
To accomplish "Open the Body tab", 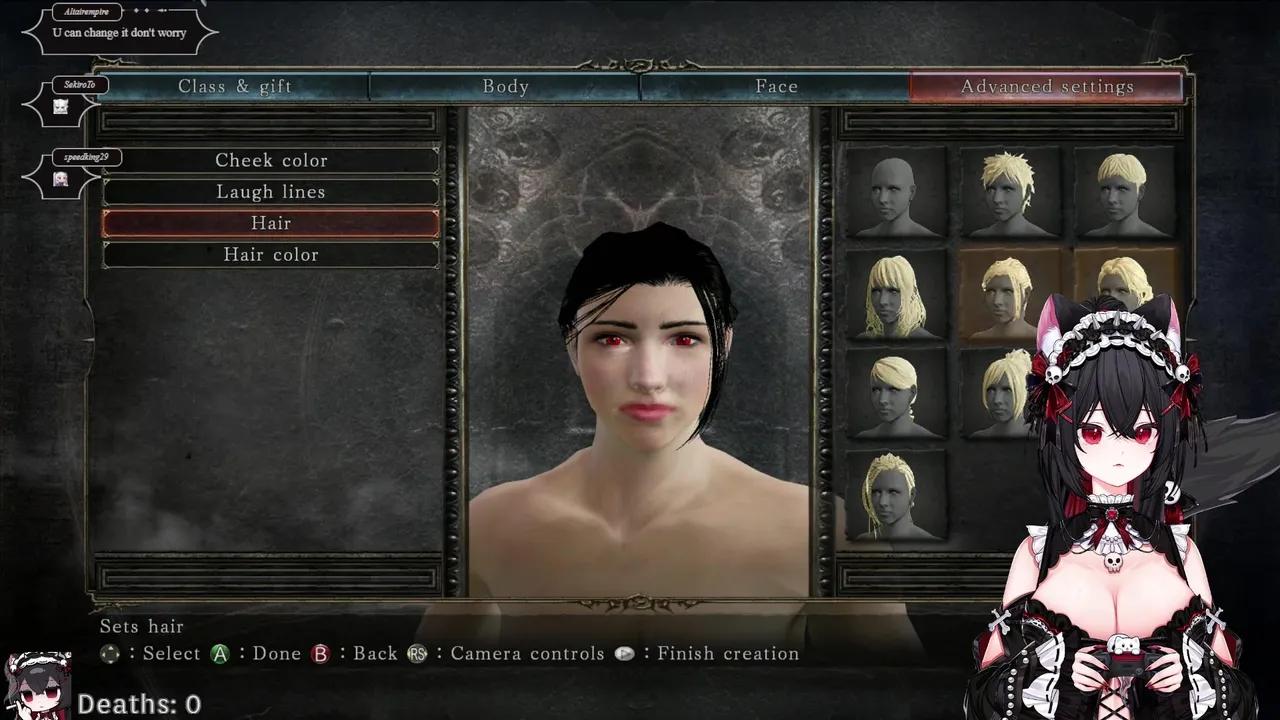I will tap(505, 87).
